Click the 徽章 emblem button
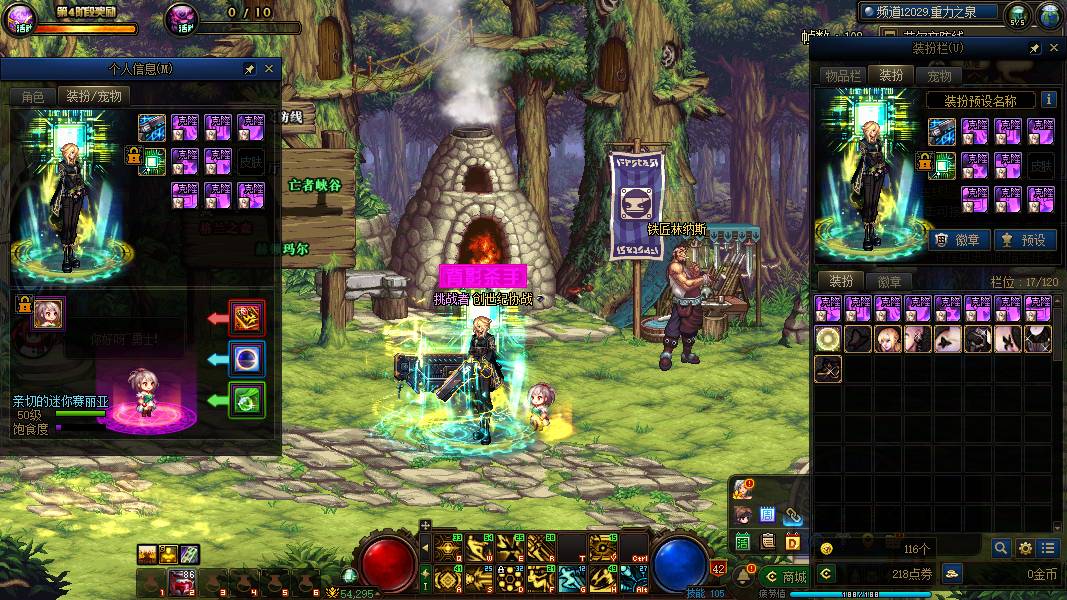The width and height of the screenshot is (1067, 600). tap(960, 240)
